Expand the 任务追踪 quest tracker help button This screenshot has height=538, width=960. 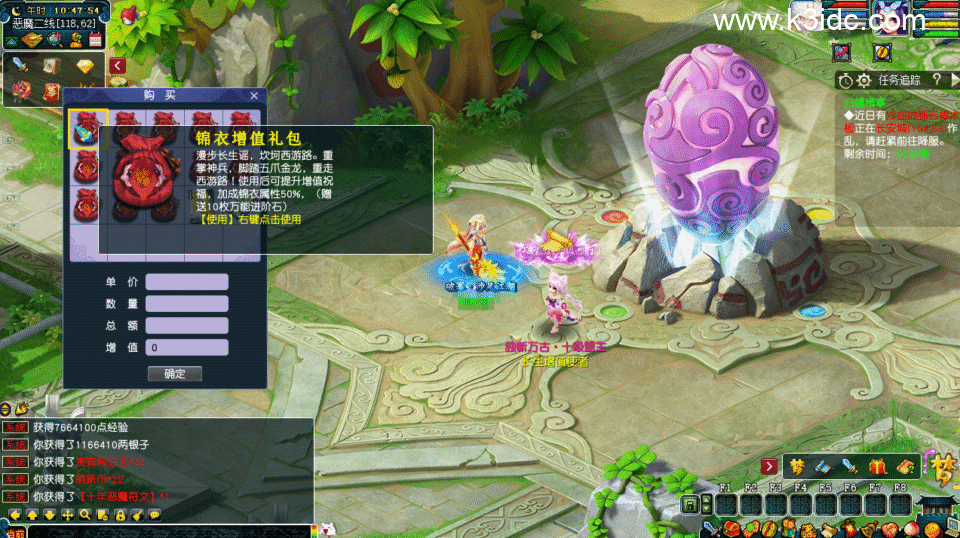coord(937,80)
